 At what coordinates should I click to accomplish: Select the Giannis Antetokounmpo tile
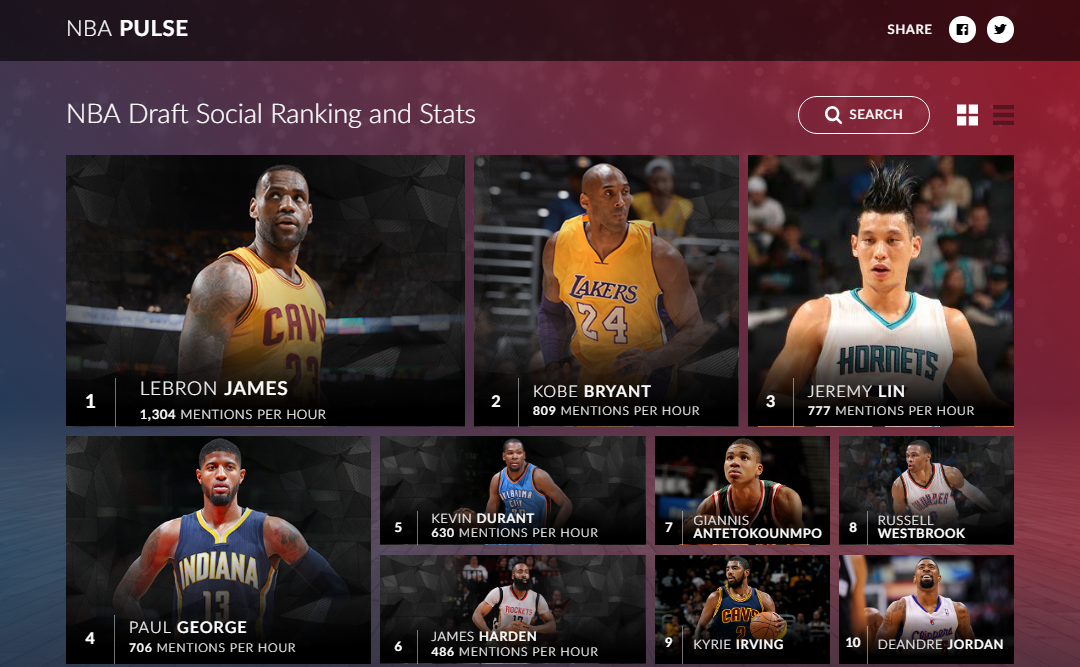pos(742,490)
